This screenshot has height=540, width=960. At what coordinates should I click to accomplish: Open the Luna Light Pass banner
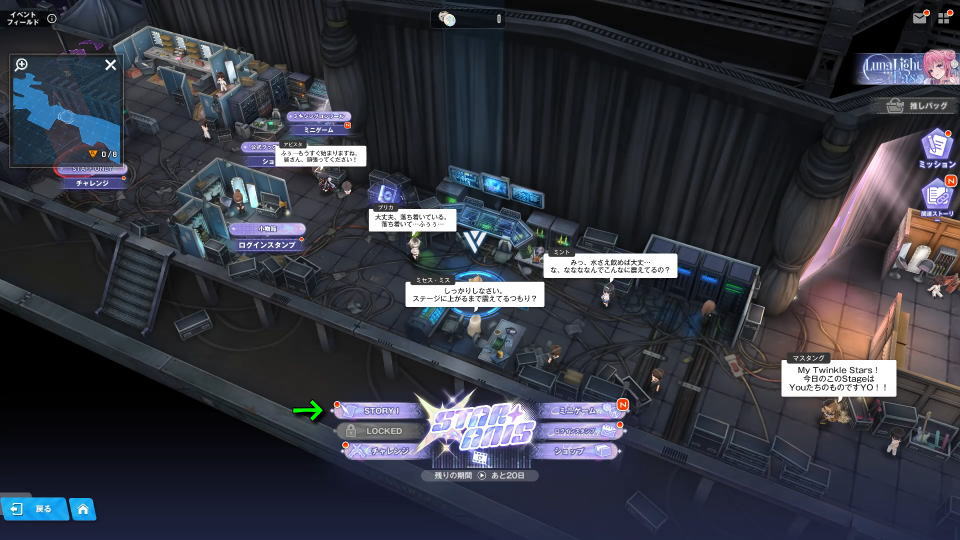click(x=907, y=67)
